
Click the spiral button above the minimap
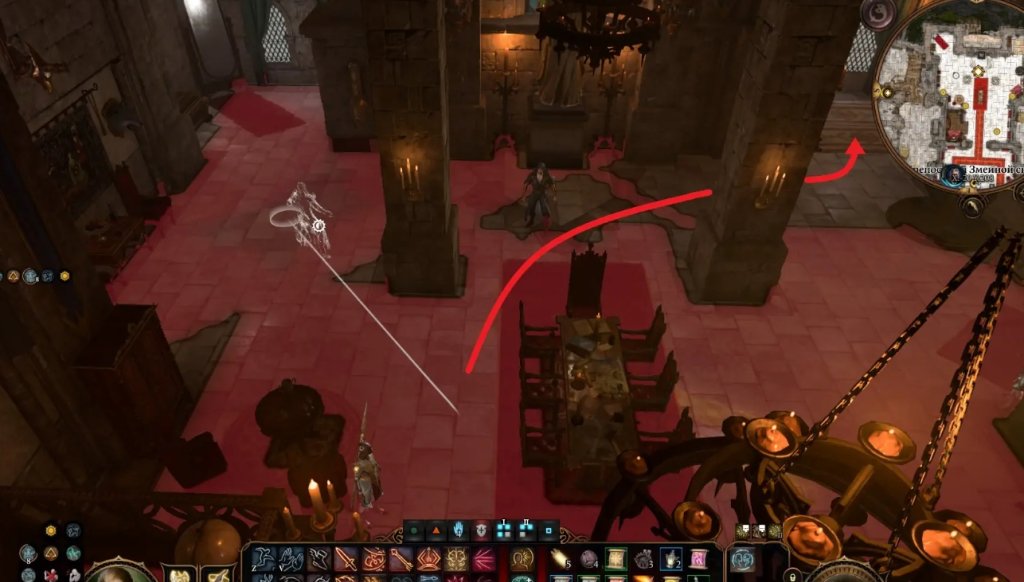(879, 13)
